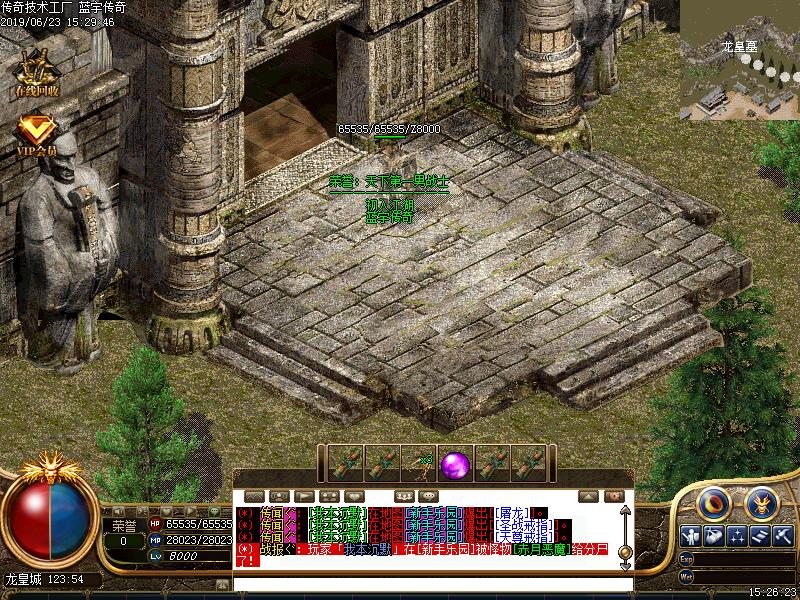800x600 pixels.
Task: Use the purple orb in the hotbar
Action: click(x=456, y=464)
